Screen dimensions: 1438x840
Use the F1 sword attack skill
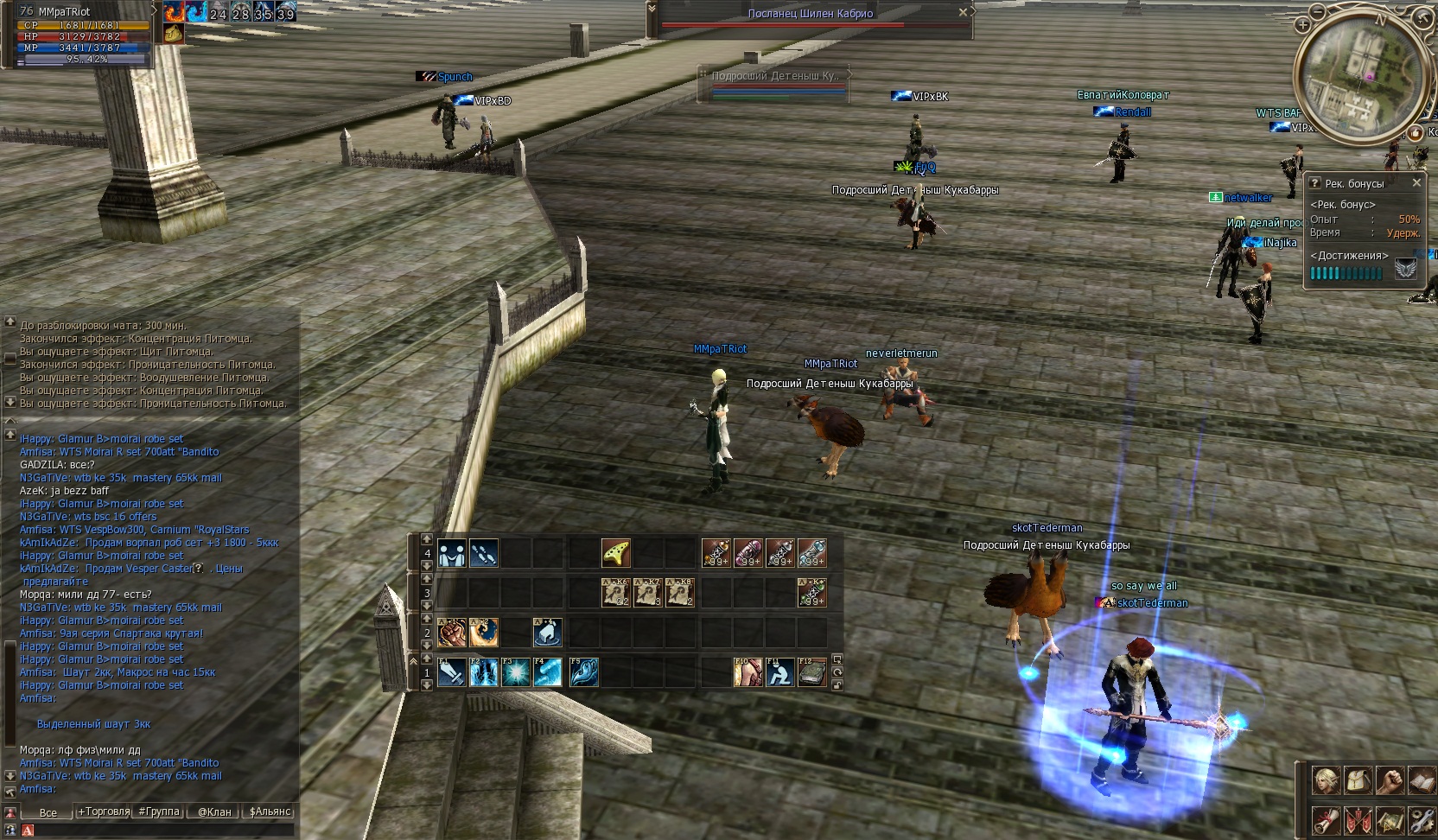point(451,672)
